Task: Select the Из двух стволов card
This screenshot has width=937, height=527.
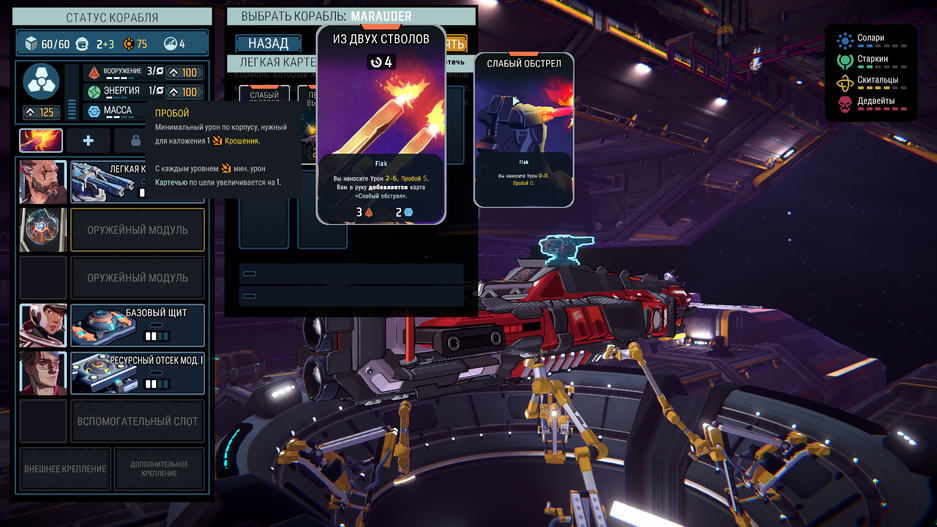Action: click(380, 125)
